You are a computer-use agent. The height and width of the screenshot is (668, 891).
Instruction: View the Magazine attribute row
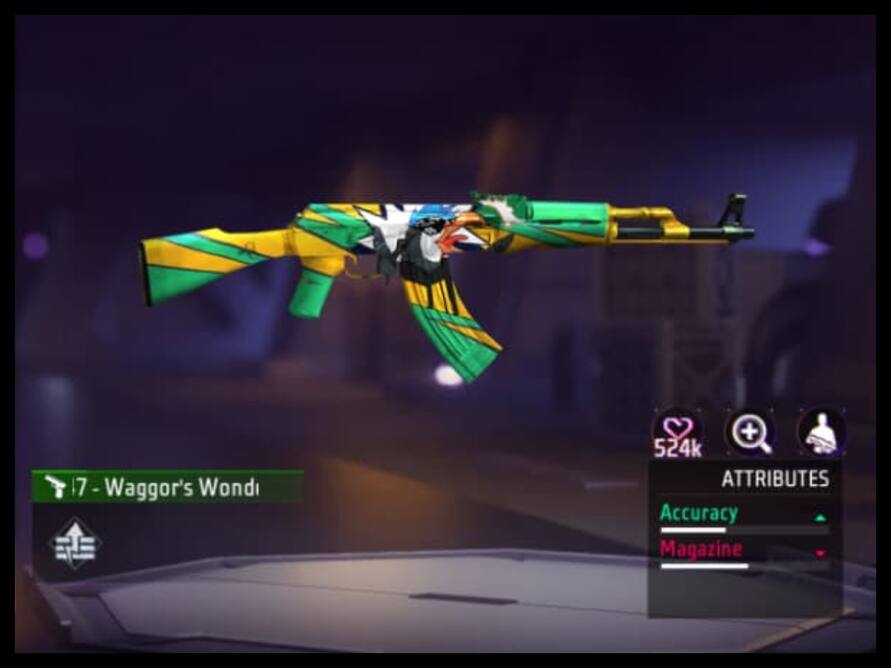click(x=743, y=551)
